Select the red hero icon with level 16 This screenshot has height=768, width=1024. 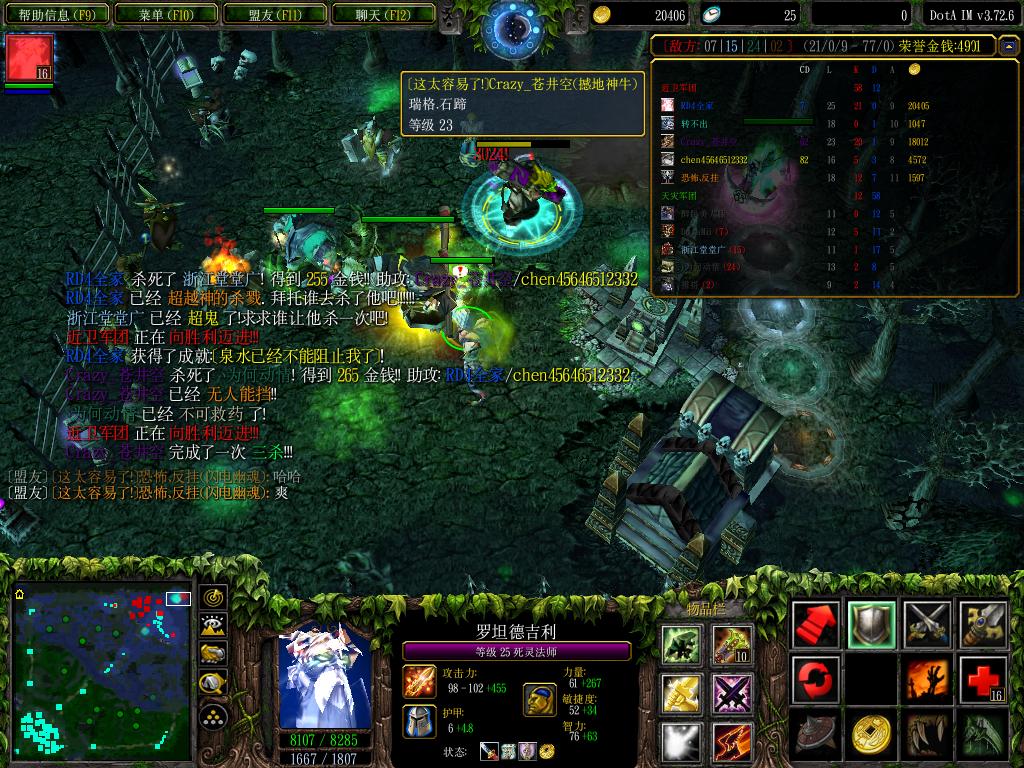30,58
